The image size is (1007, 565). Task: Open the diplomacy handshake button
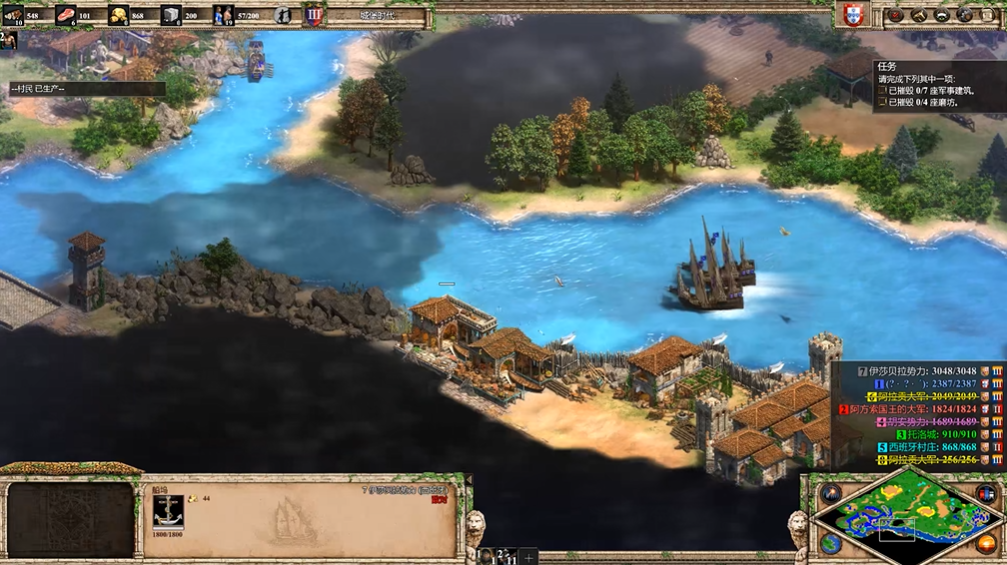pos(918,15)
